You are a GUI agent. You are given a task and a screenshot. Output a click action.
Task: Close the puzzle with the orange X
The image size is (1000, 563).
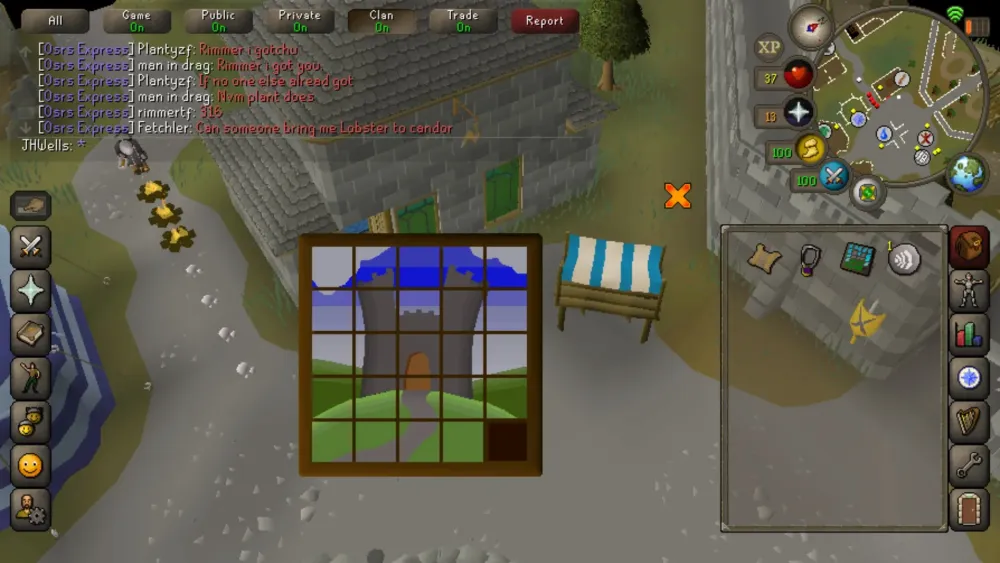[x=678, y=195]
